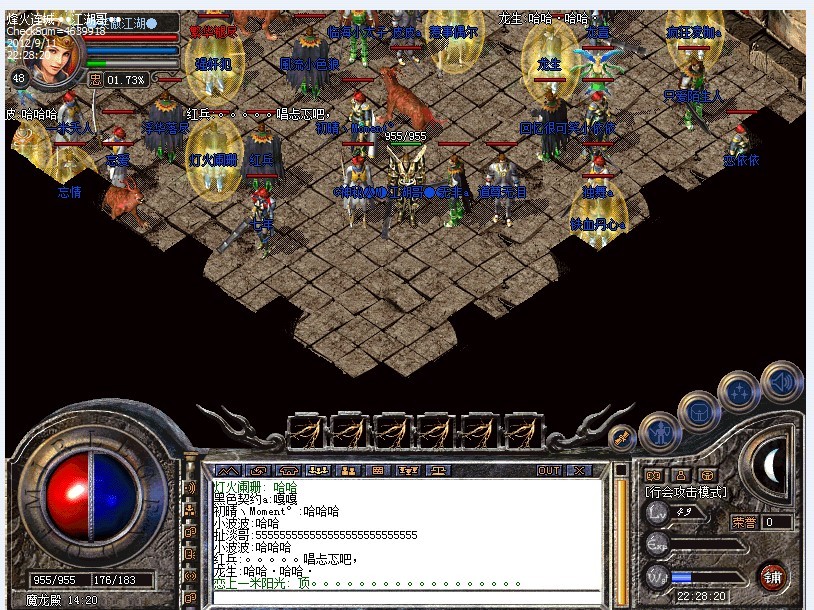
Task: Click the Lv round button
Action: pyautogui.click(x=657, y=512)
